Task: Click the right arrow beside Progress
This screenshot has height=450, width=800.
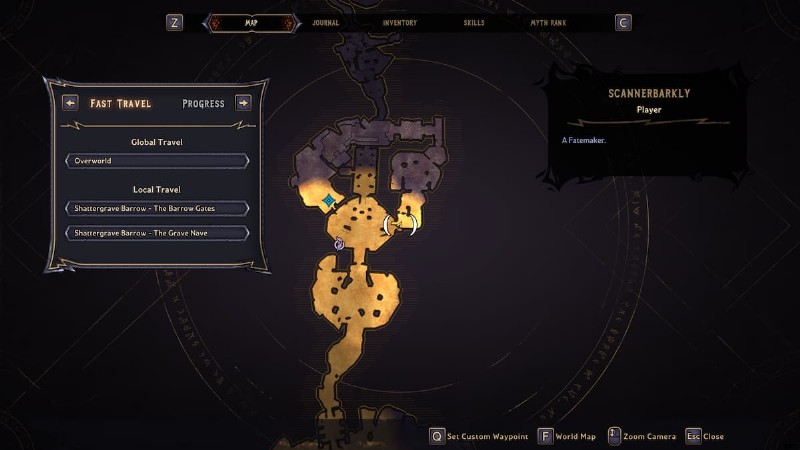Action: 243,103
